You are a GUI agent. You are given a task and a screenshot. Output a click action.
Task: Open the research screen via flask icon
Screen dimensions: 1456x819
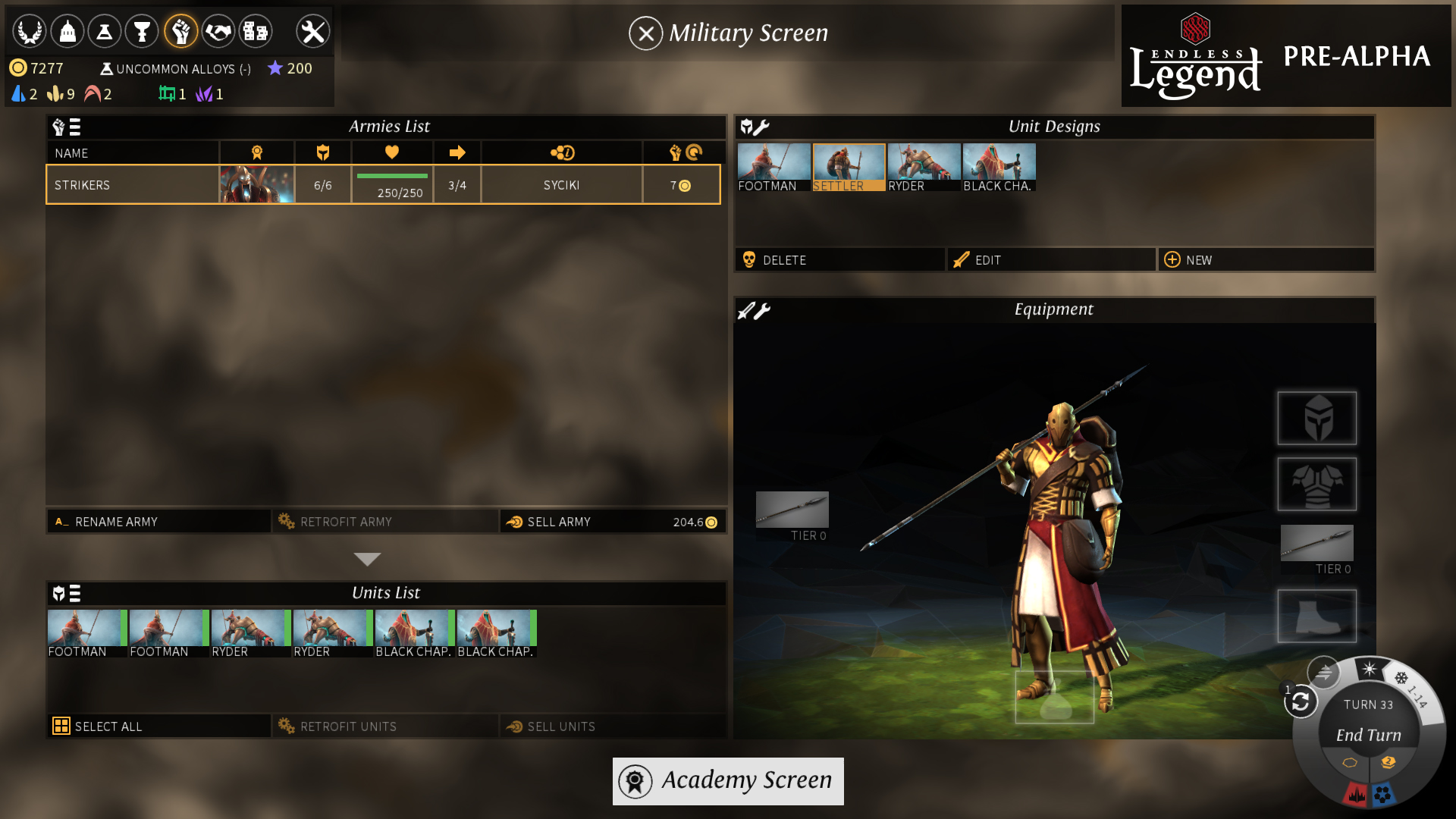(105, 31)
